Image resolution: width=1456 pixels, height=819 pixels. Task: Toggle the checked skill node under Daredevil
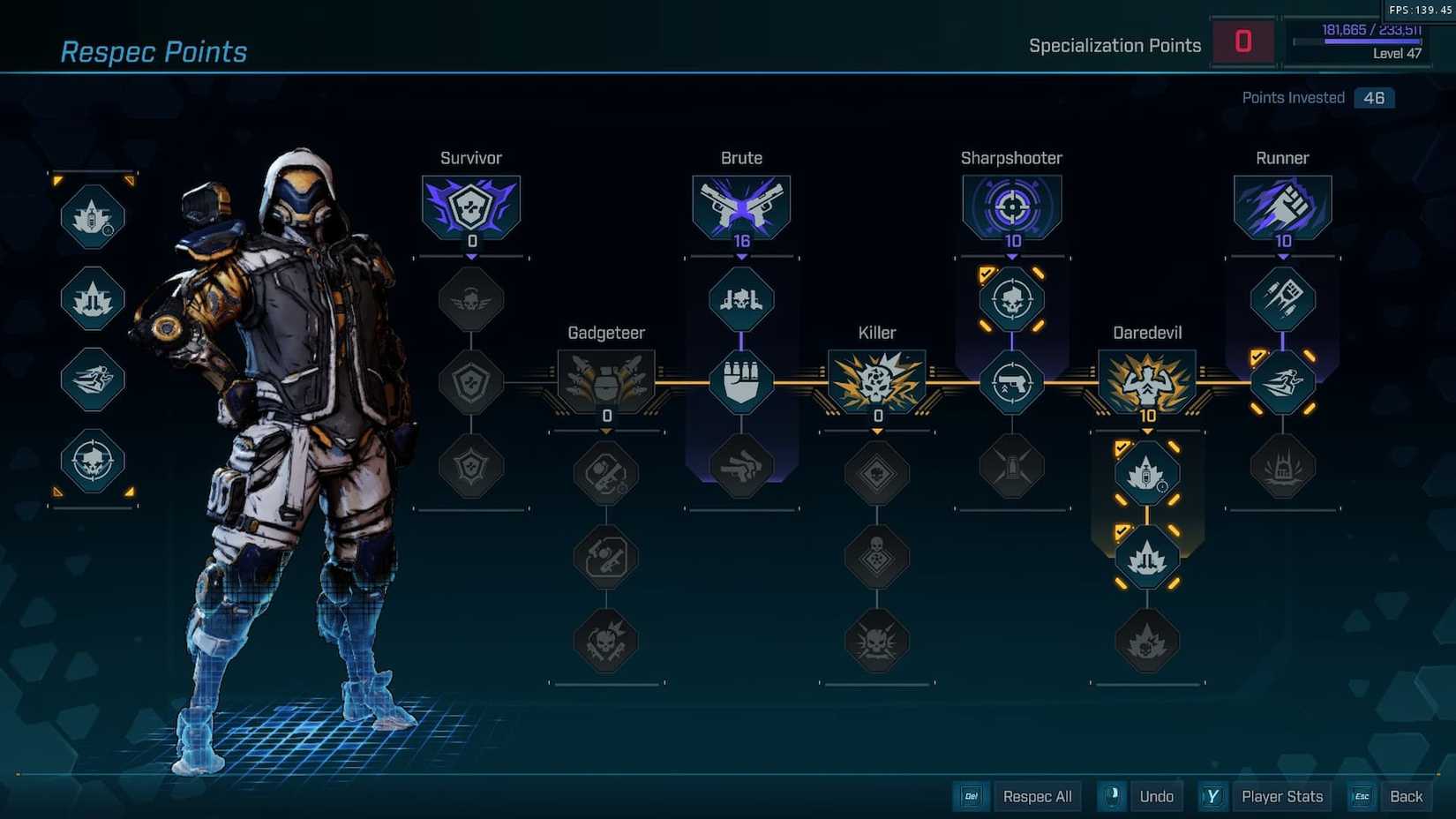point(1146,472)
